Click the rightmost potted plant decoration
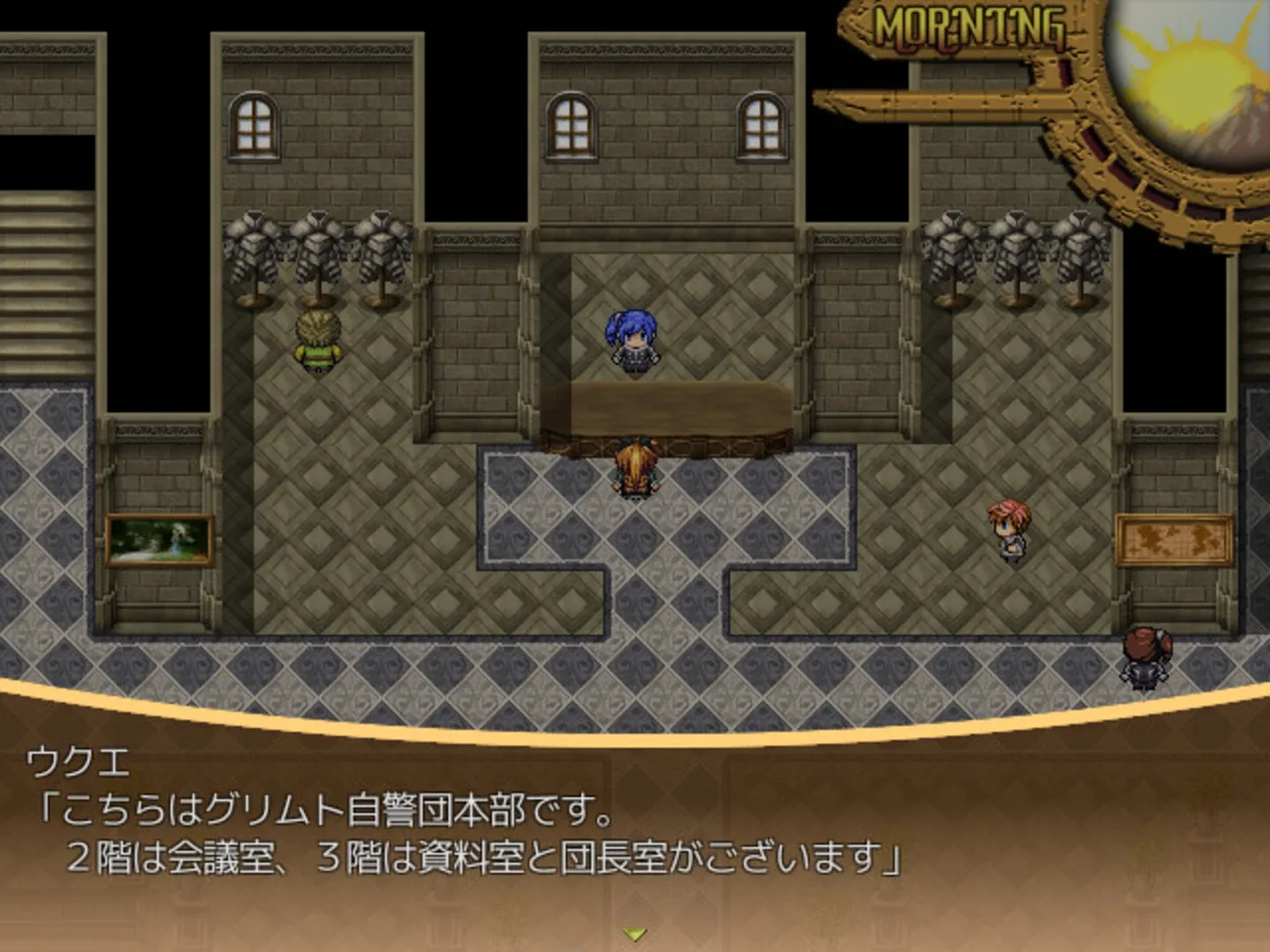This screenshot has height=952, width=1270. coord(1078,256)
